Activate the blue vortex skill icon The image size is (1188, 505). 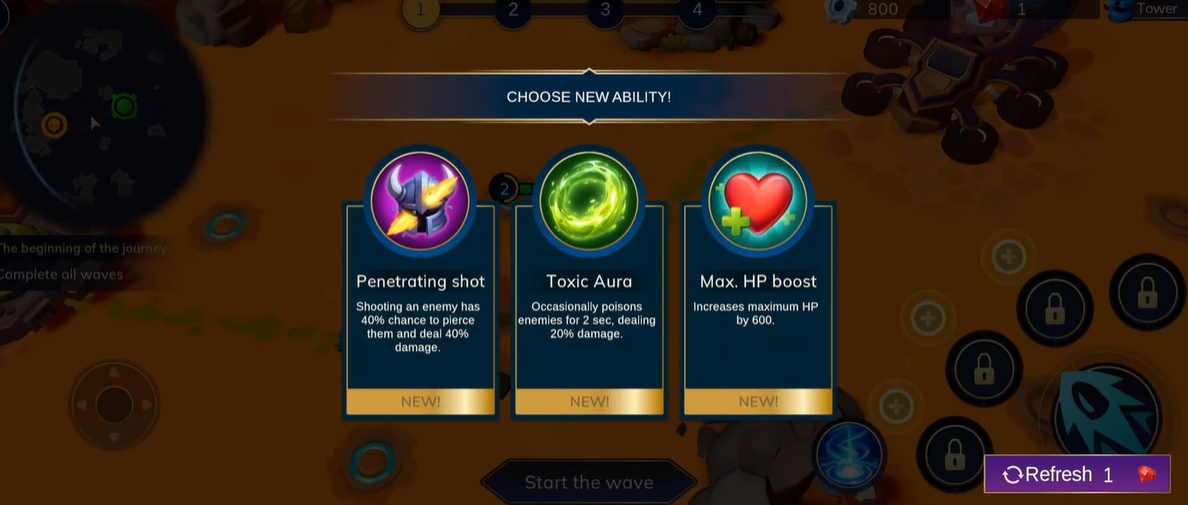pos(849,455)
